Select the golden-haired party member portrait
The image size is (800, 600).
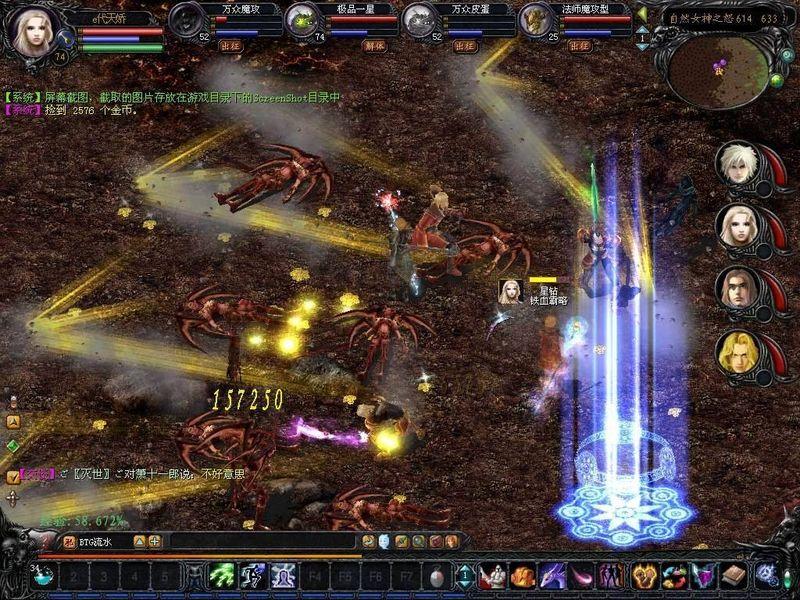[x=735, y=353]
